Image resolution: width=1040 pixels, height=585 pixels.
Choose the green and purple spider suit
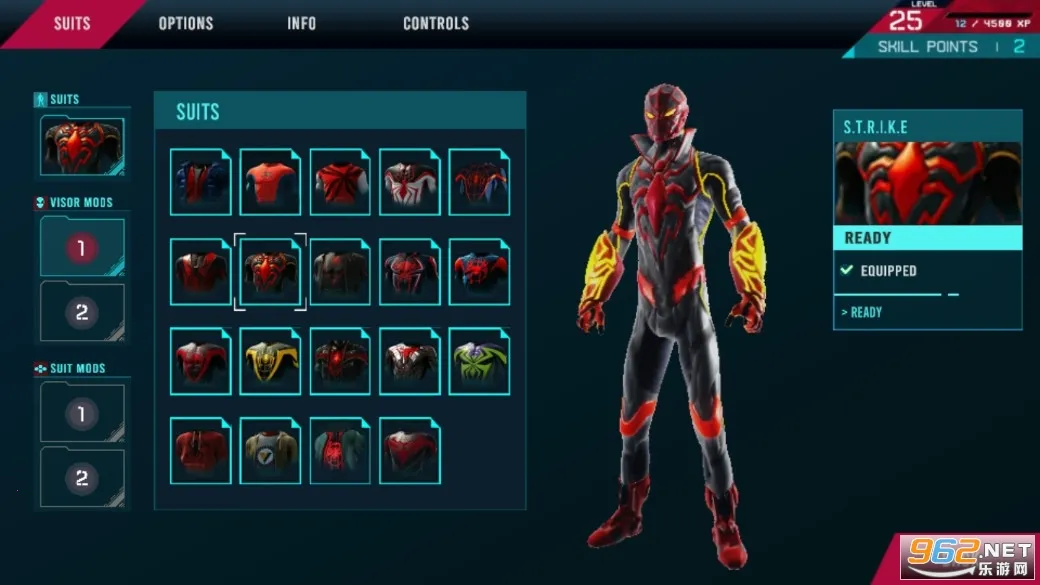pos(479,362)
